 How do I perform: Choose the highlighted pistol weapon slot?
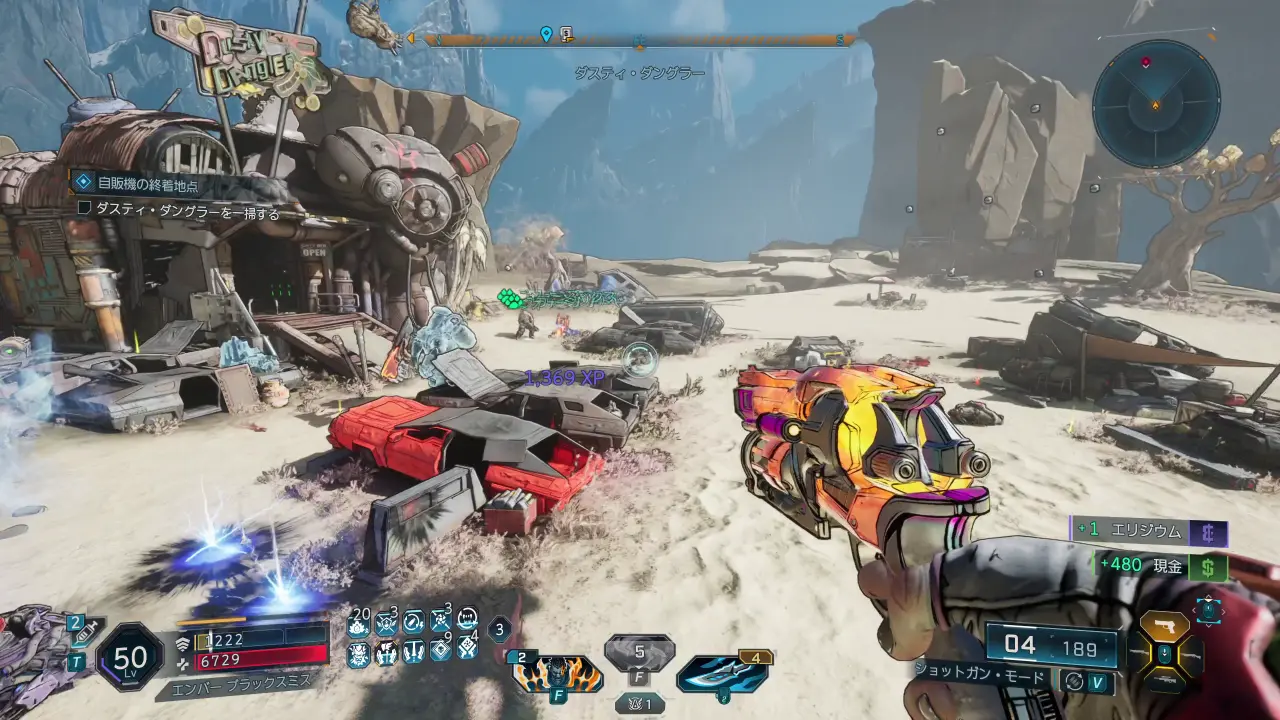[x=1165, y=626]
